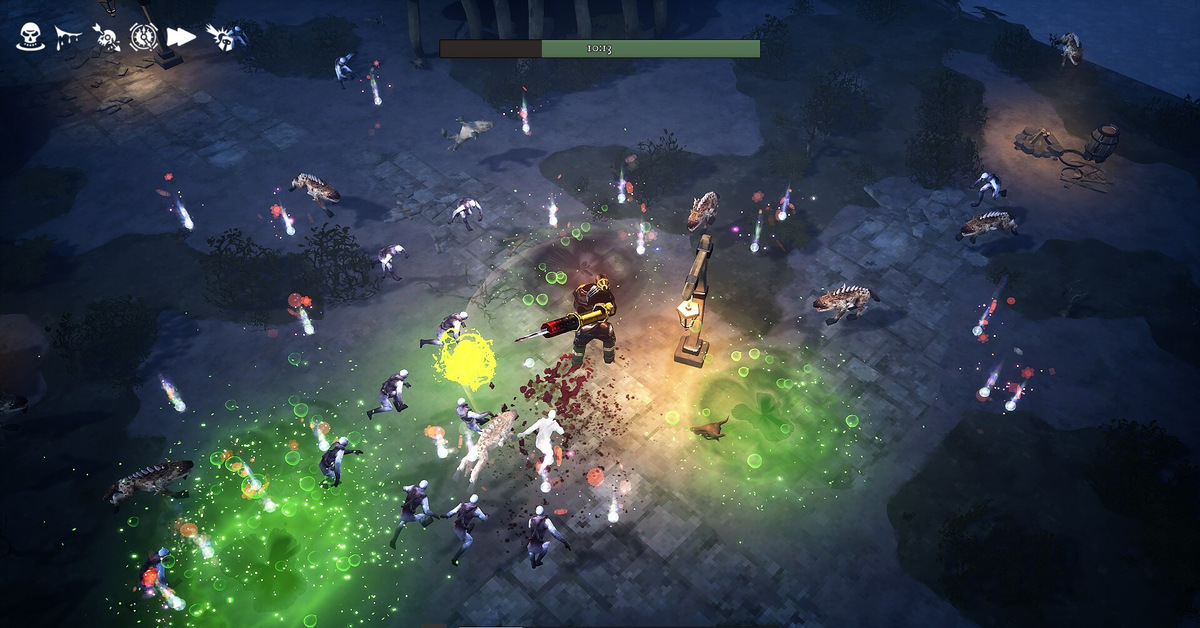Viewport: 1200px width, 628px height.
Task: Select the helmet impact burst icon
Action: pyautogui.click(x=220, y=37)
